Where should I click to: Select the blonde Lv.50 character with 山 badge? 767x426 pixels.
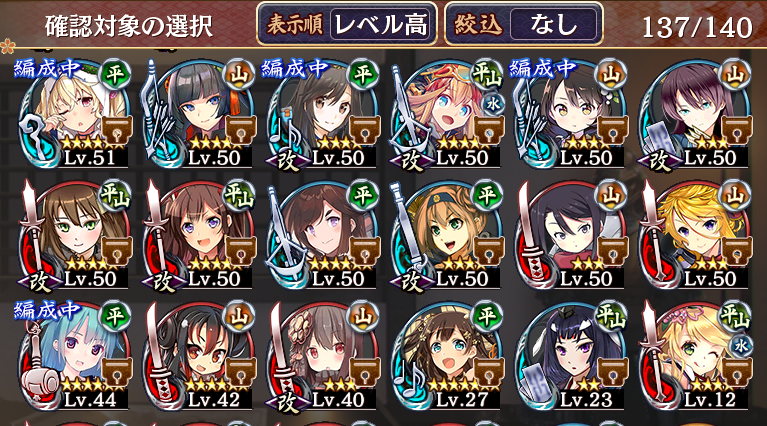point(691,236)
